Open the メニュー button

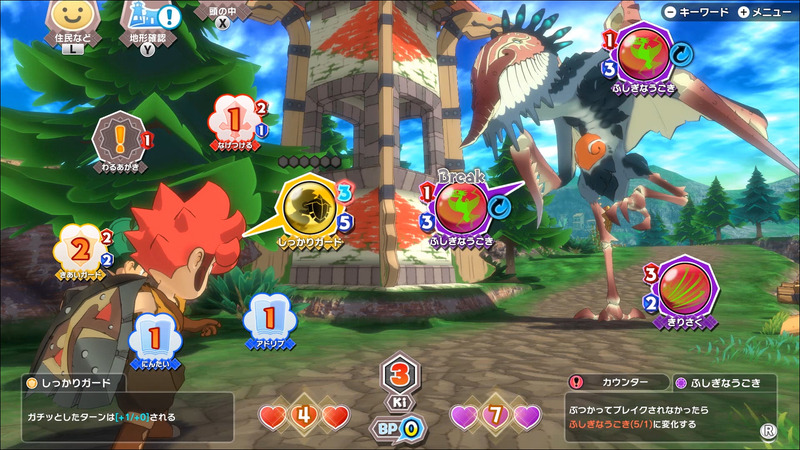coord(765,12)
